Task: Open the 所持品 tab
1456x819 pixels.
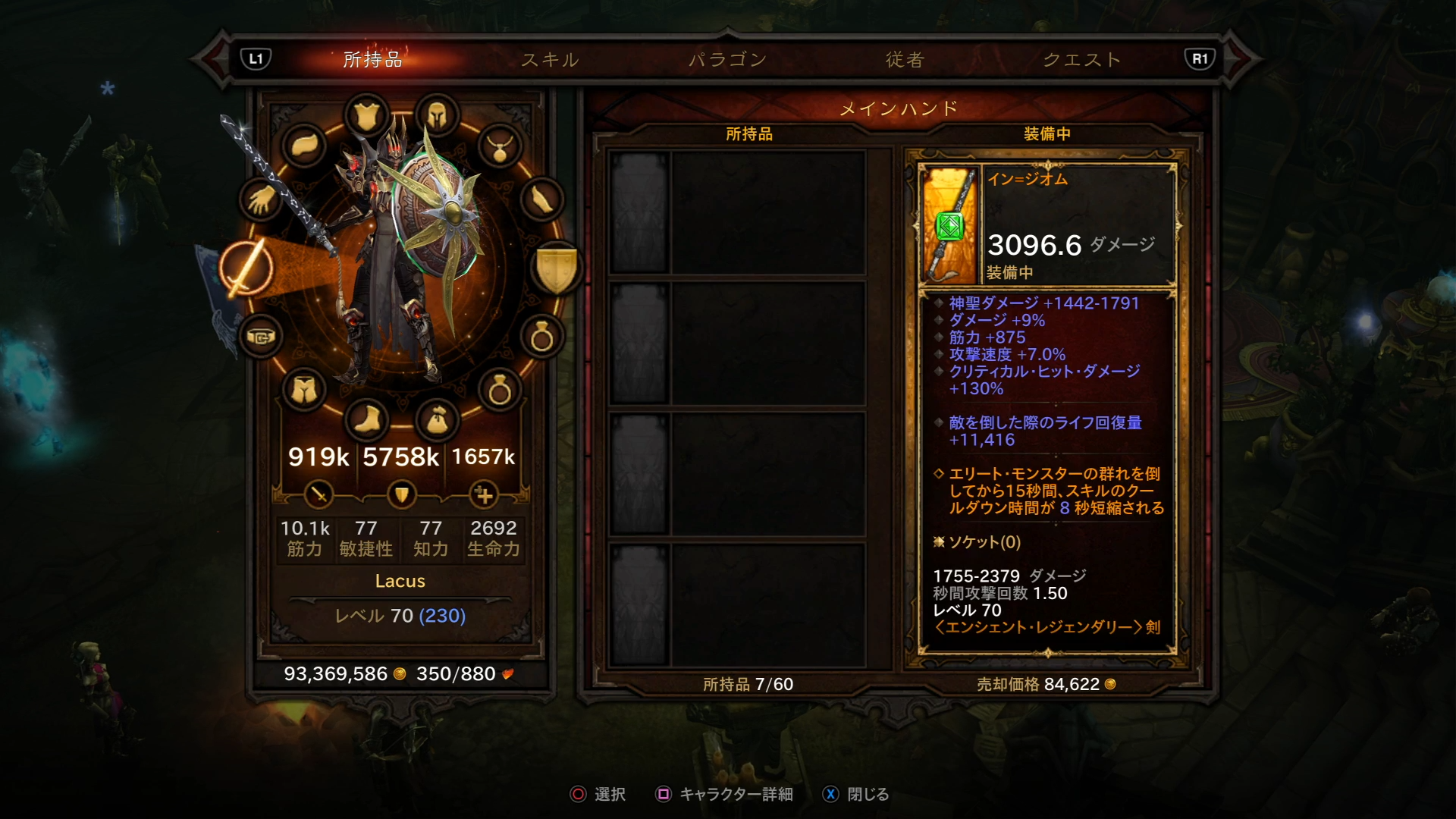Action: click(372, 59)
